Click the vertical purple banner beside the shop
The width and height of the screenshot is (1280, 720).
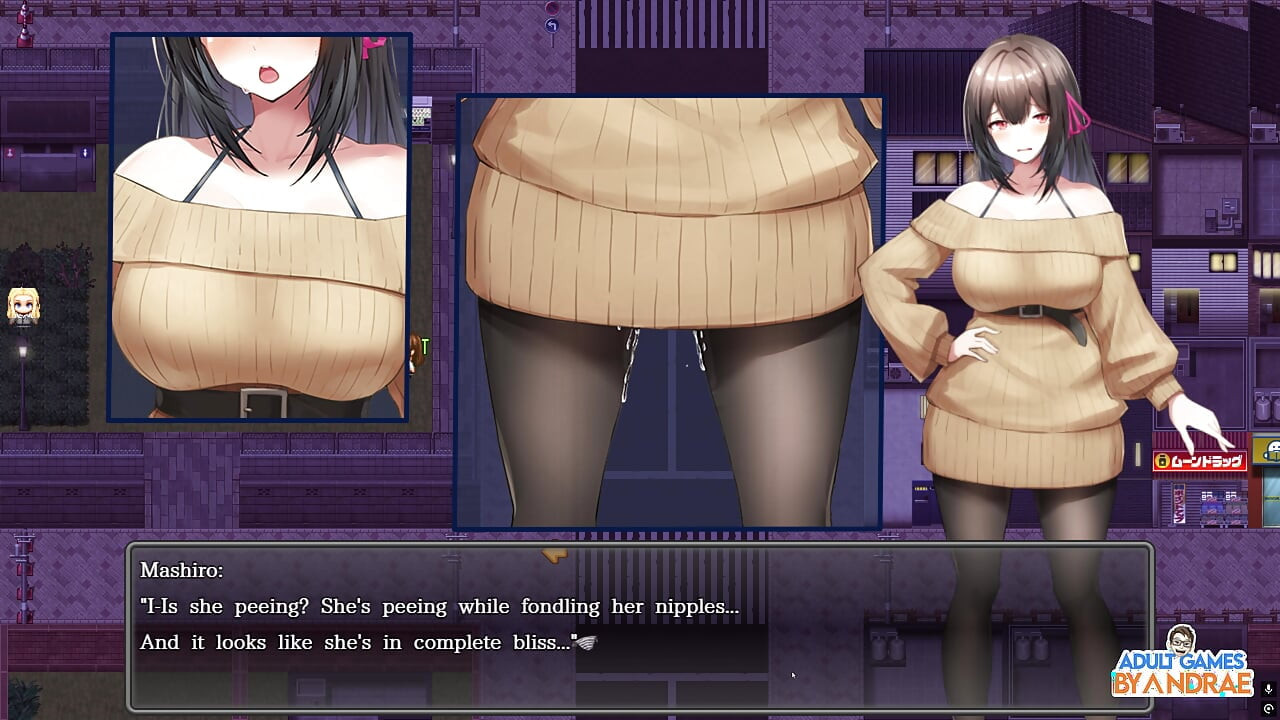(x=1178, y=503)
